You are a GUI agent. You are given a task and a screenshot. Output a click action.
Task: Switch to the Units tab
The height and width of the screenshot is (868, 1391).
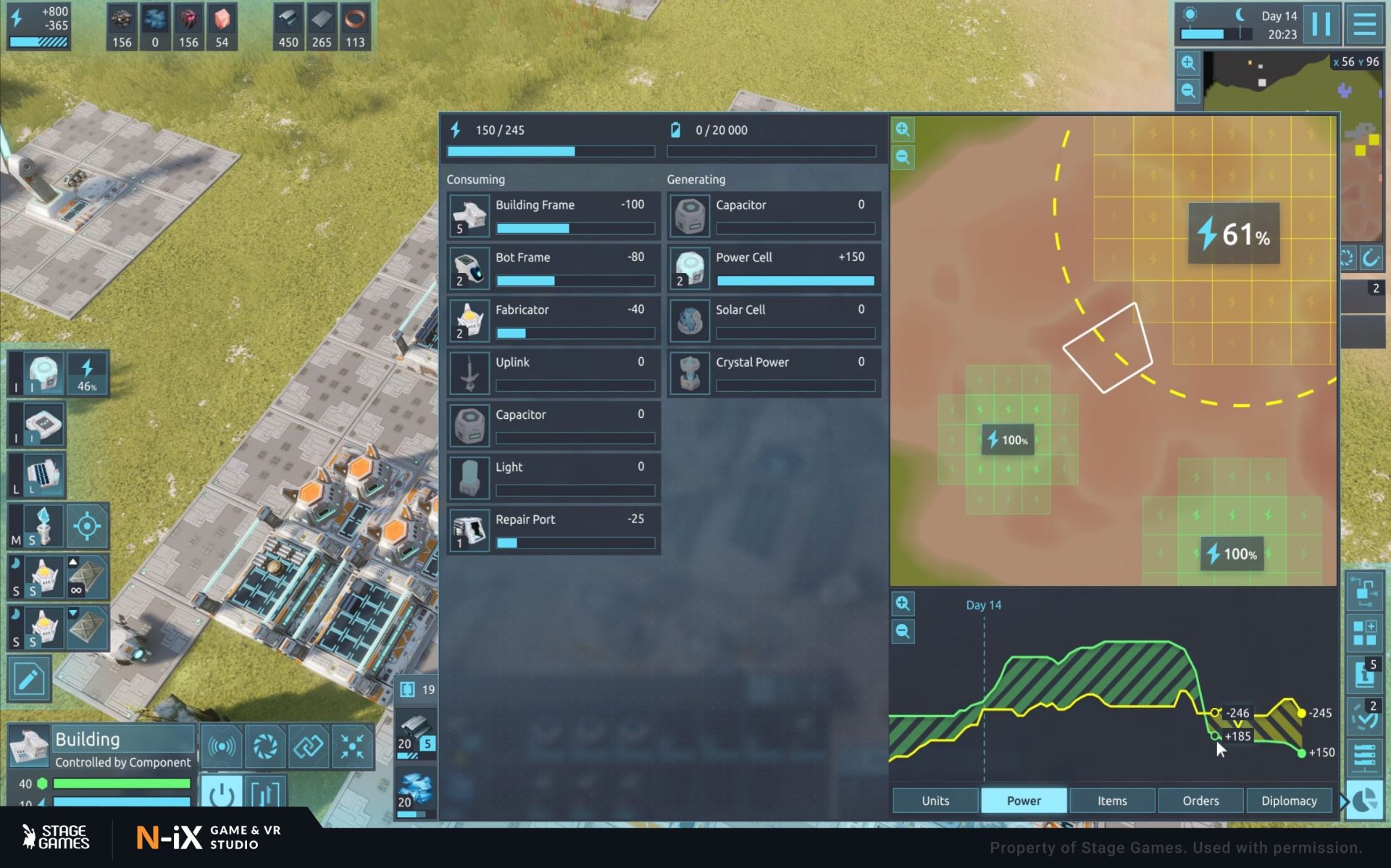(935, 801)
